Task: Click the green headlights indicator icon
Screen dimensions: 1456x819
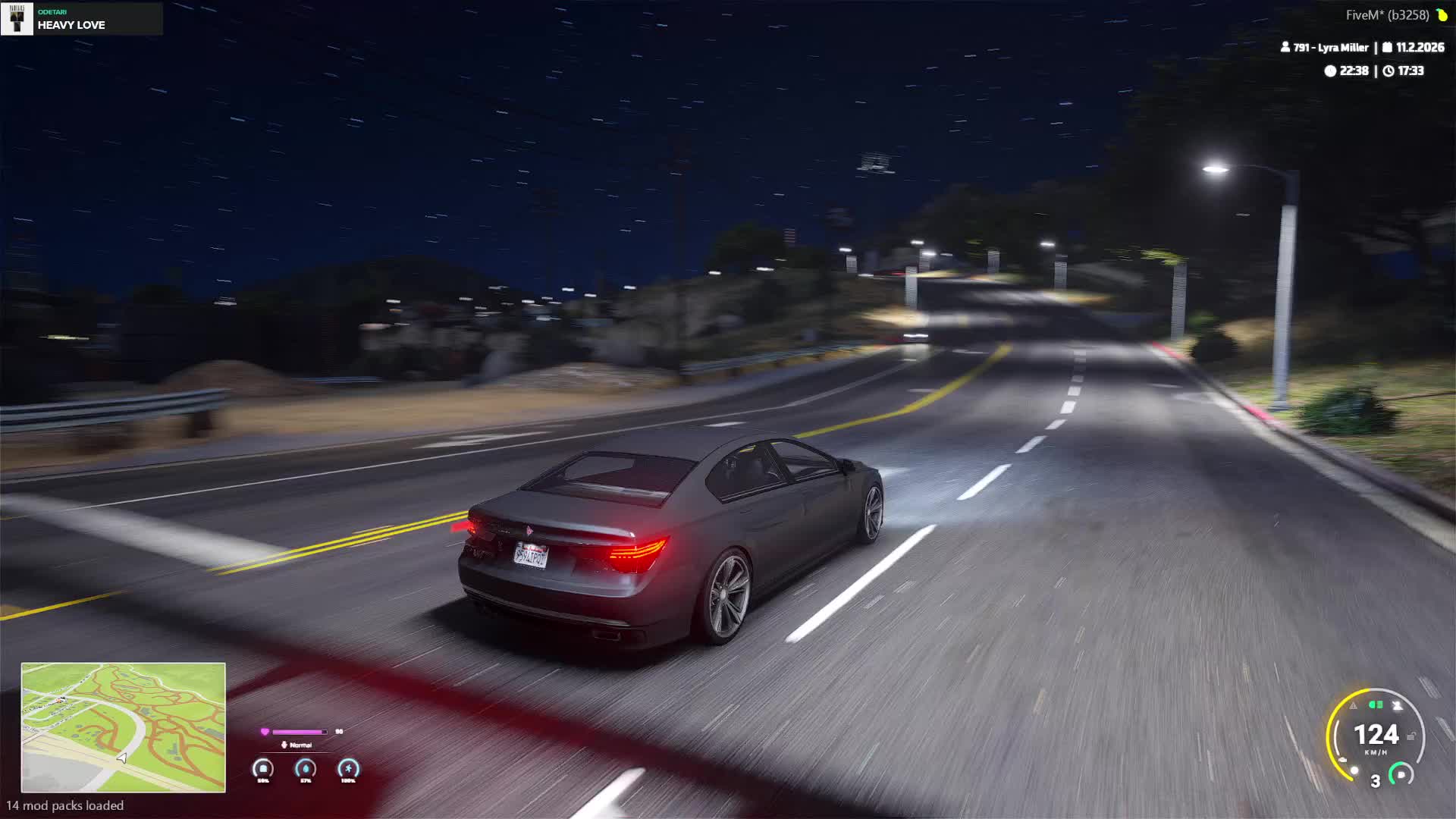Action: [1375, 705]
